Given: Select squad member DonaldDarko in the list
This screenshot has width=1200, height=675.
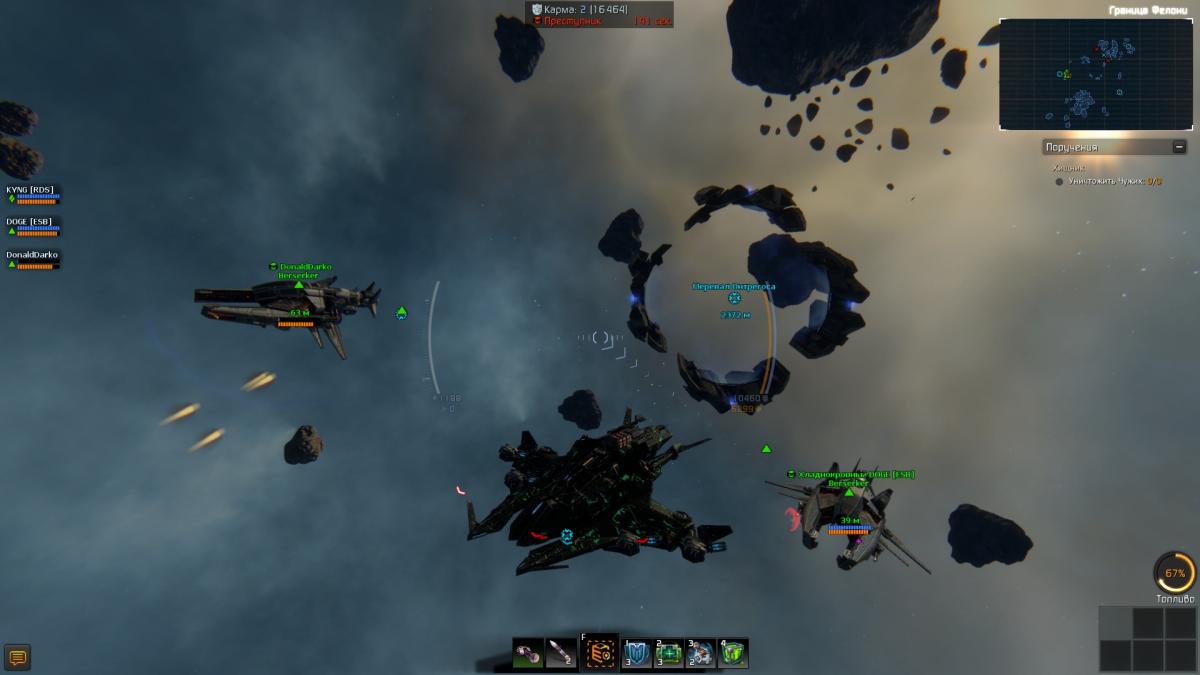Looking at the screenshot, I should pyautogui.click(x=32, y=259).
